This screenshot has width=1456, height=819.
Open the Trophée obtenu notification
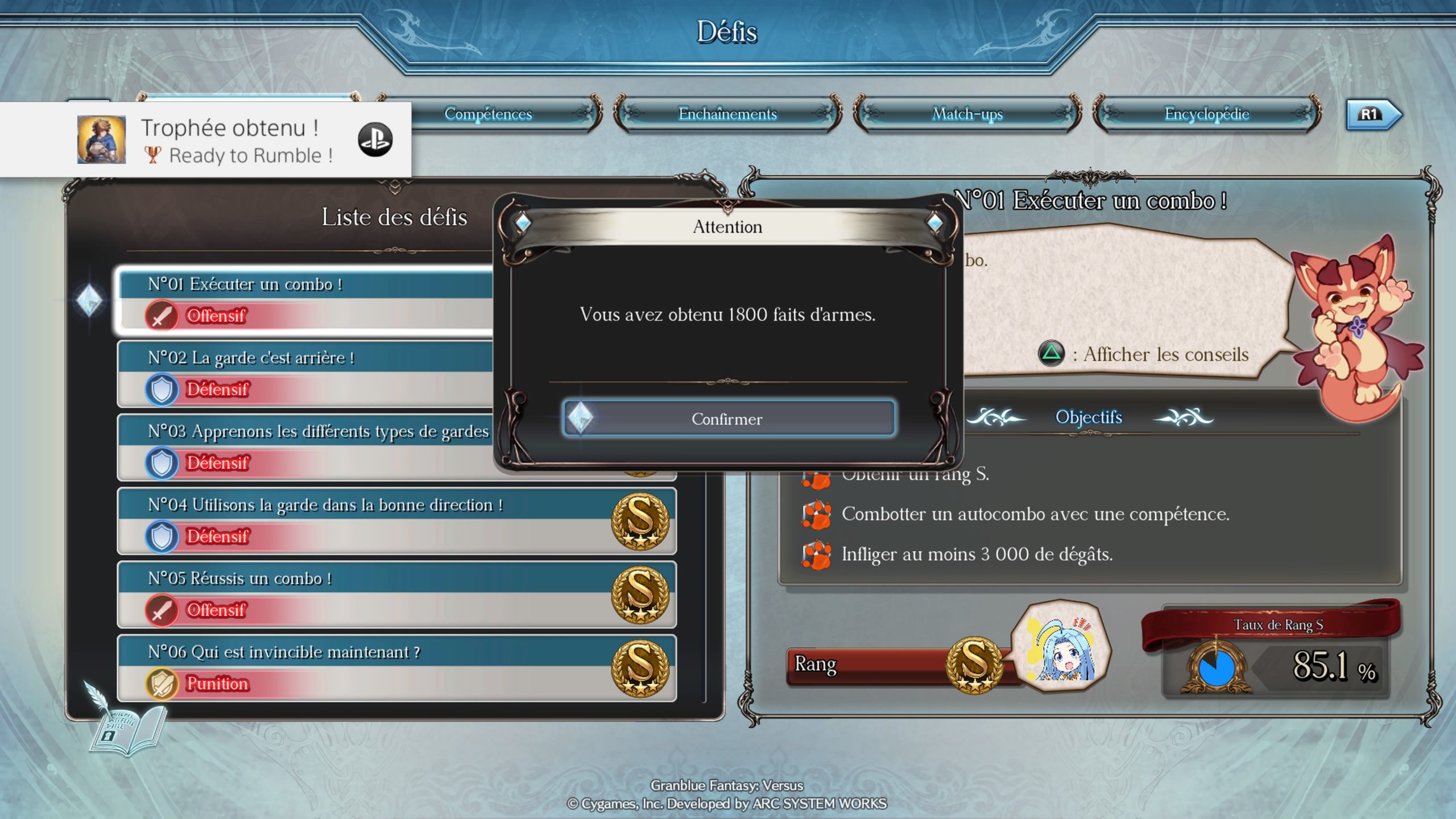[206, 140]
